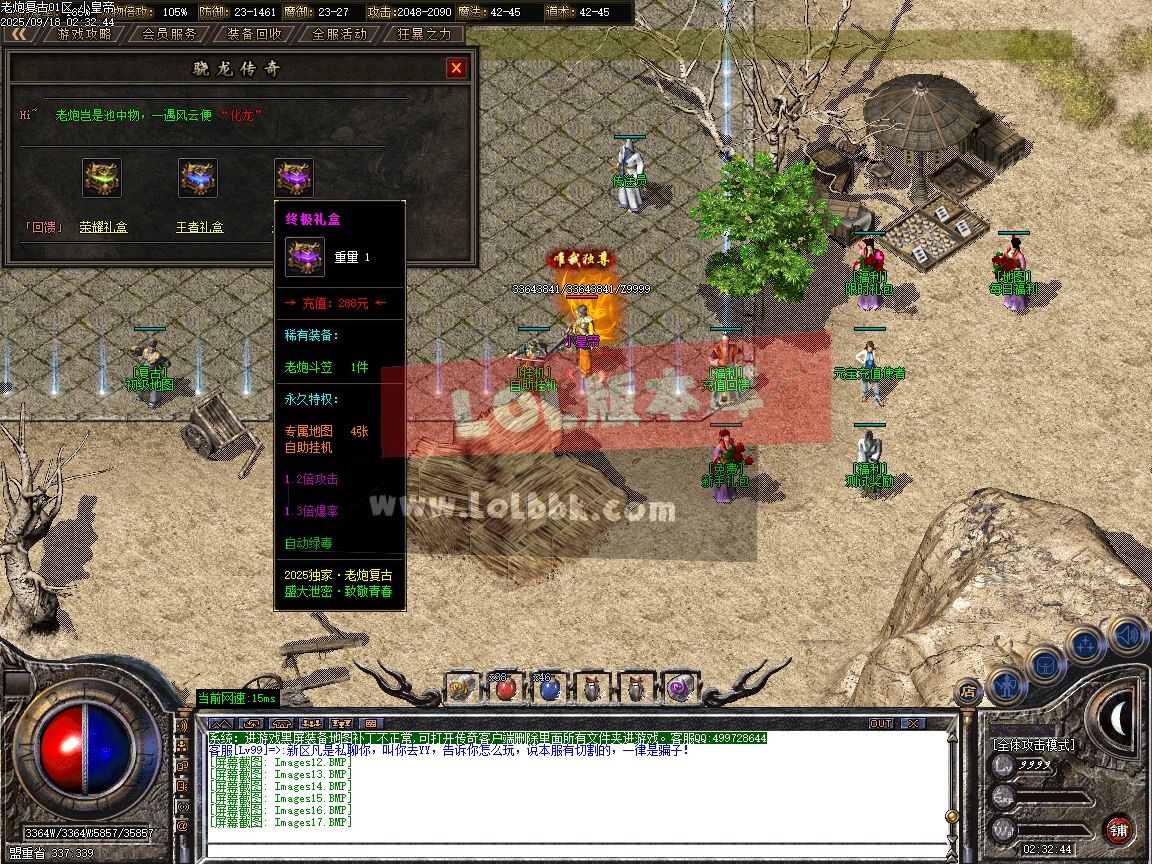
Task: Show the 全服活动 tab
Action: (339, 33)
